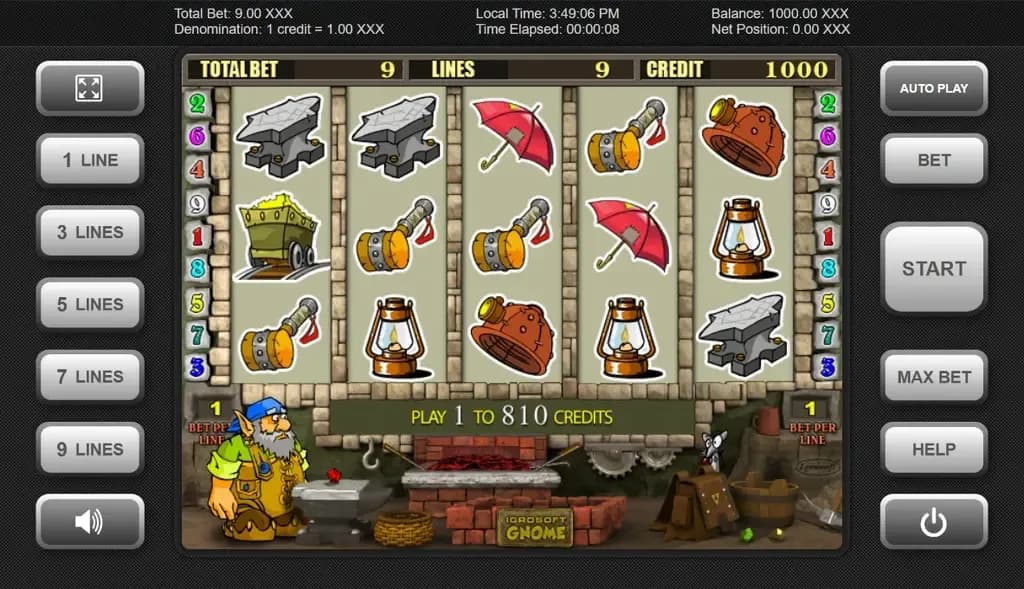The width and height of the screenshot is (1024, 589).
Task: Set play to 5 LINES
Action: (x=90, y=304)
